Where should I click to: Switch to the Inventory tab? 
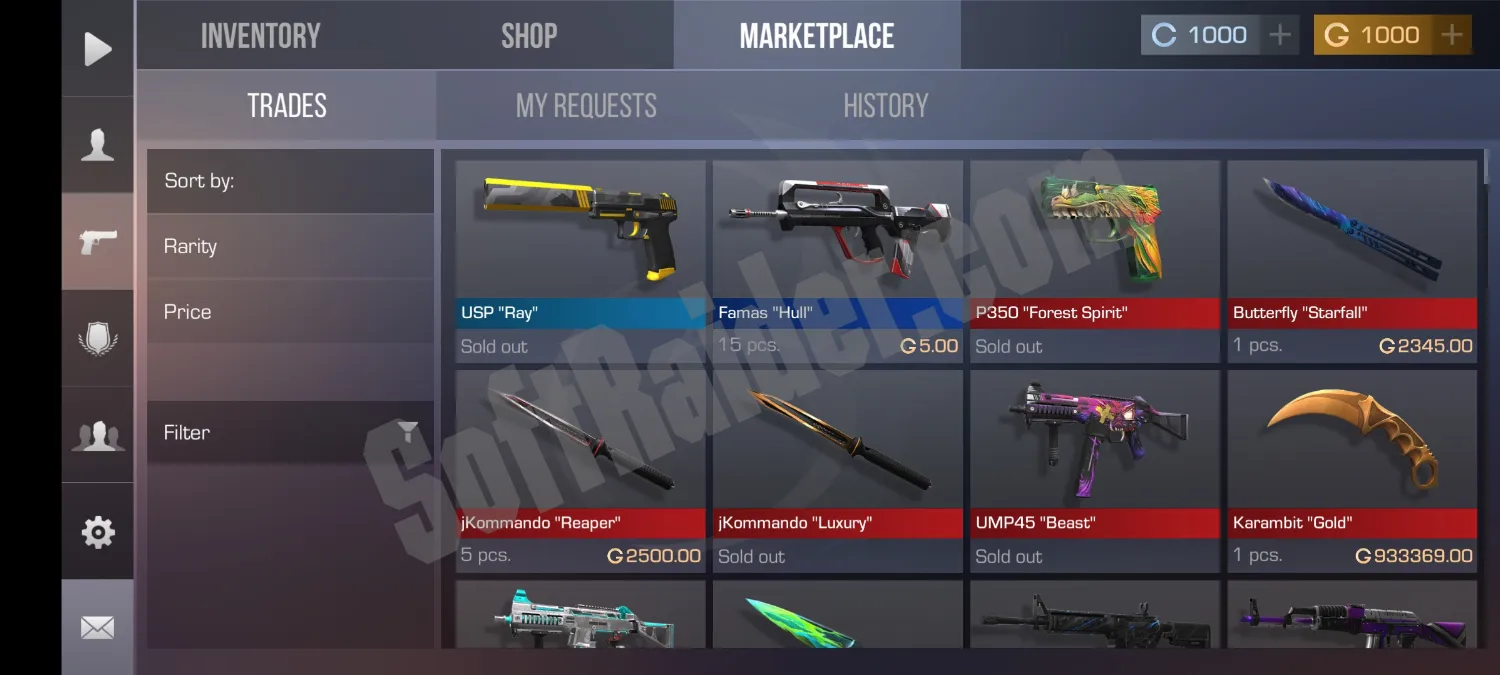[260, 36]
